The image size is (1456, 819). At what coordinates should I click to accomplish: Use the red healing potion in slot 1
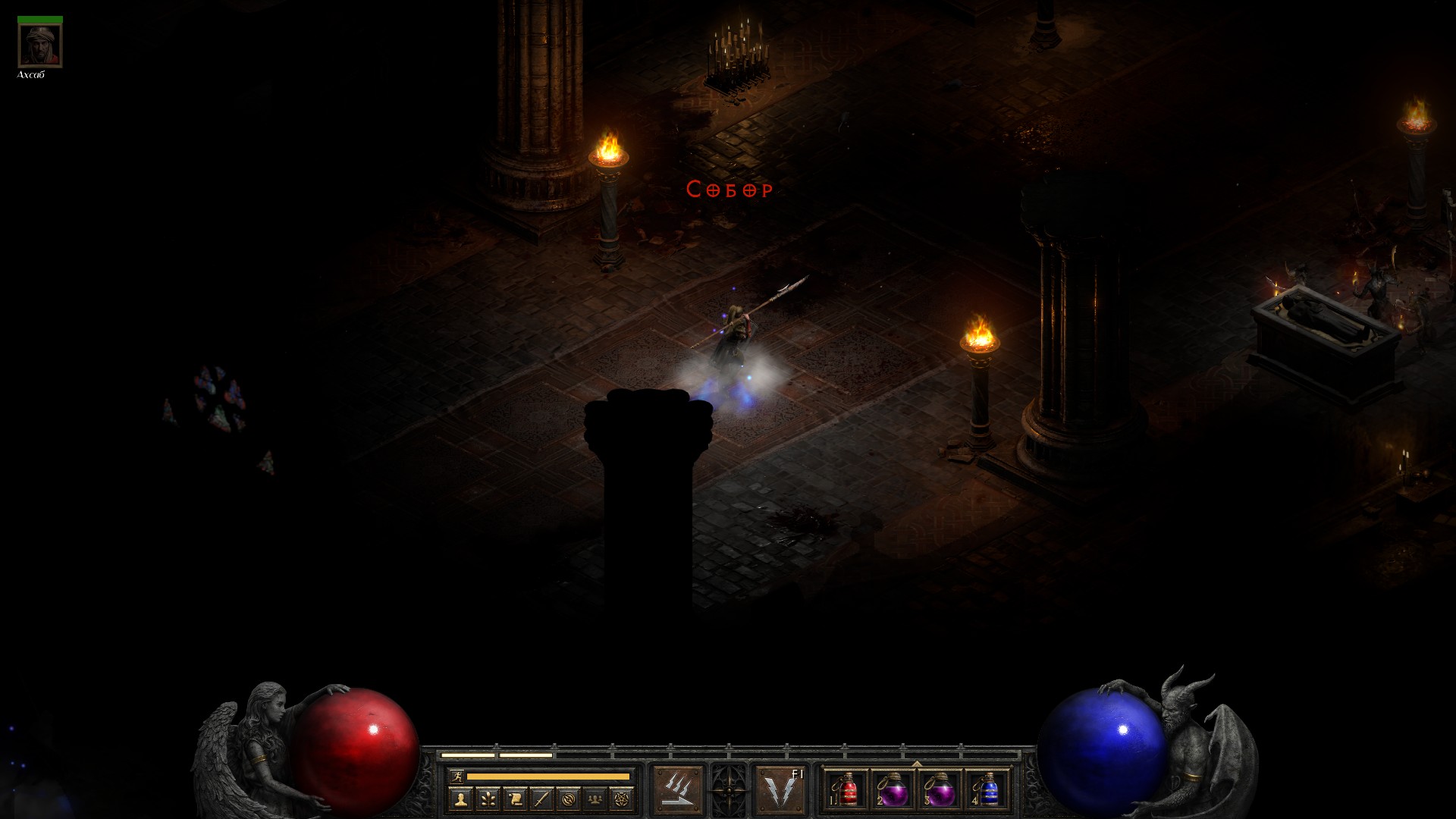pos(847,790)
